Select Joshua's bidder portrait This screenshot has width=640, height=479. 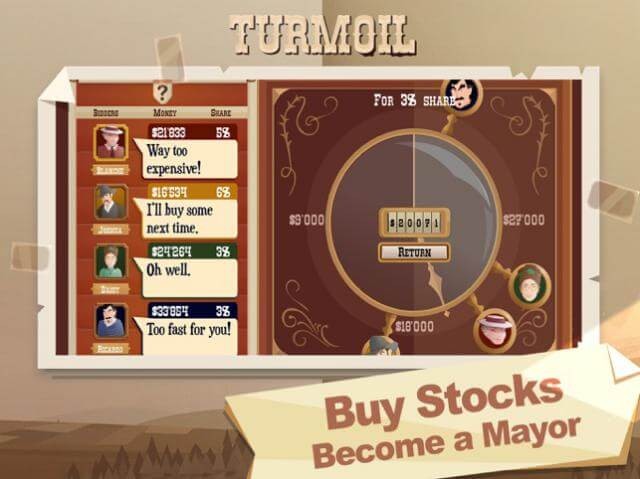click(x=111, y=203)
